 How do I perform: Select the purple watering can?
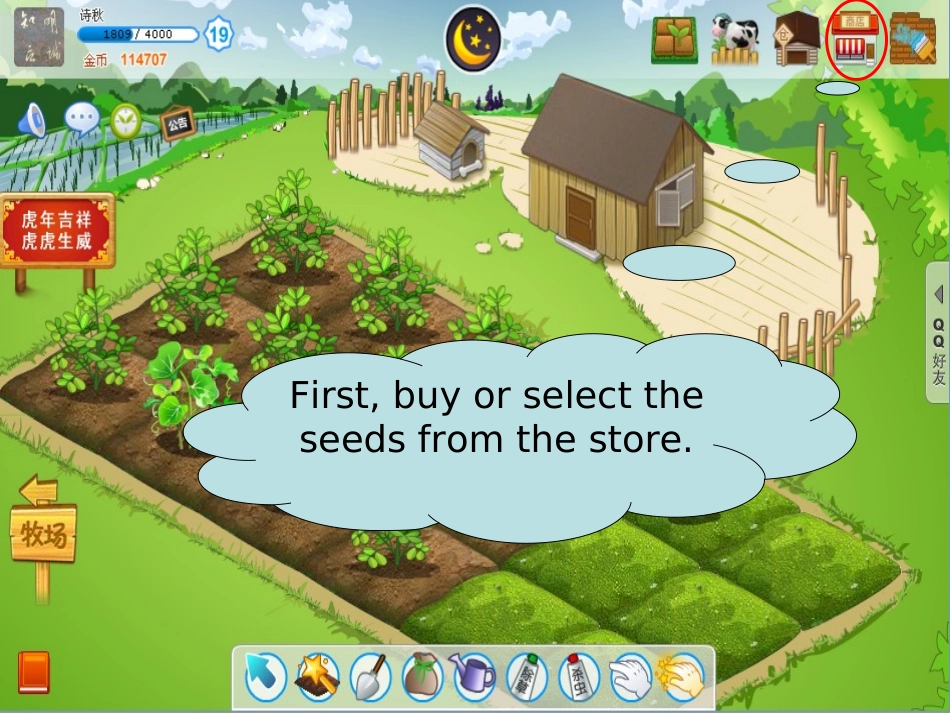(x=474, y=677)
